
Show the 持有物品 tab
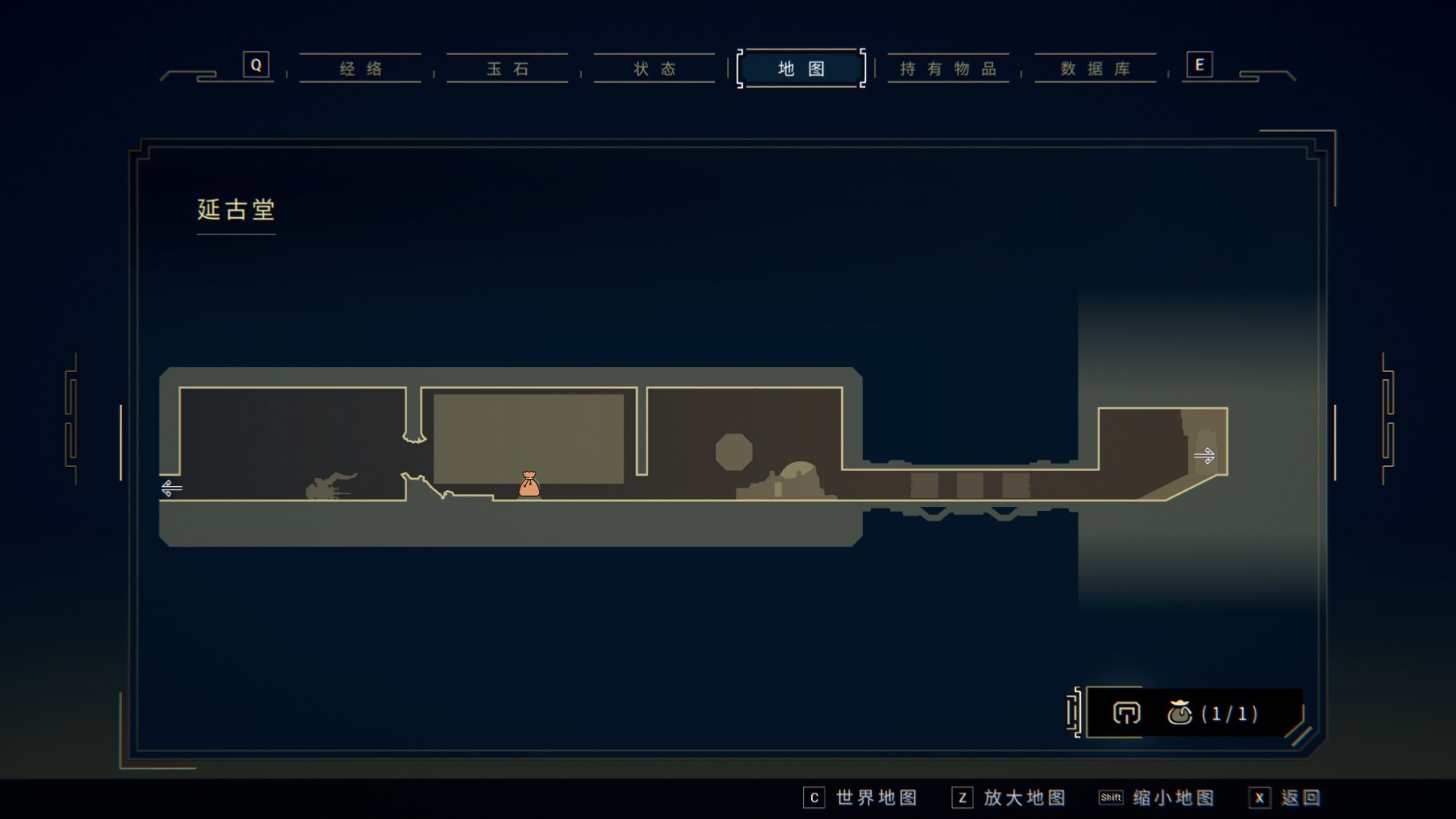tap(948, 69)
